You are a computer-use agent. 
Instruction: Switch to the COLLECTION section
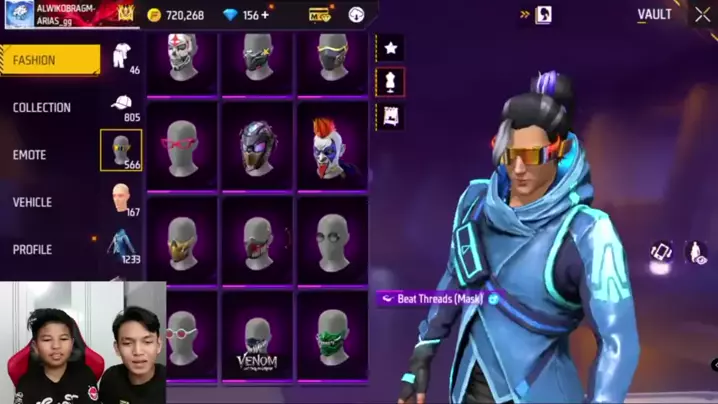tap(42, 107)
